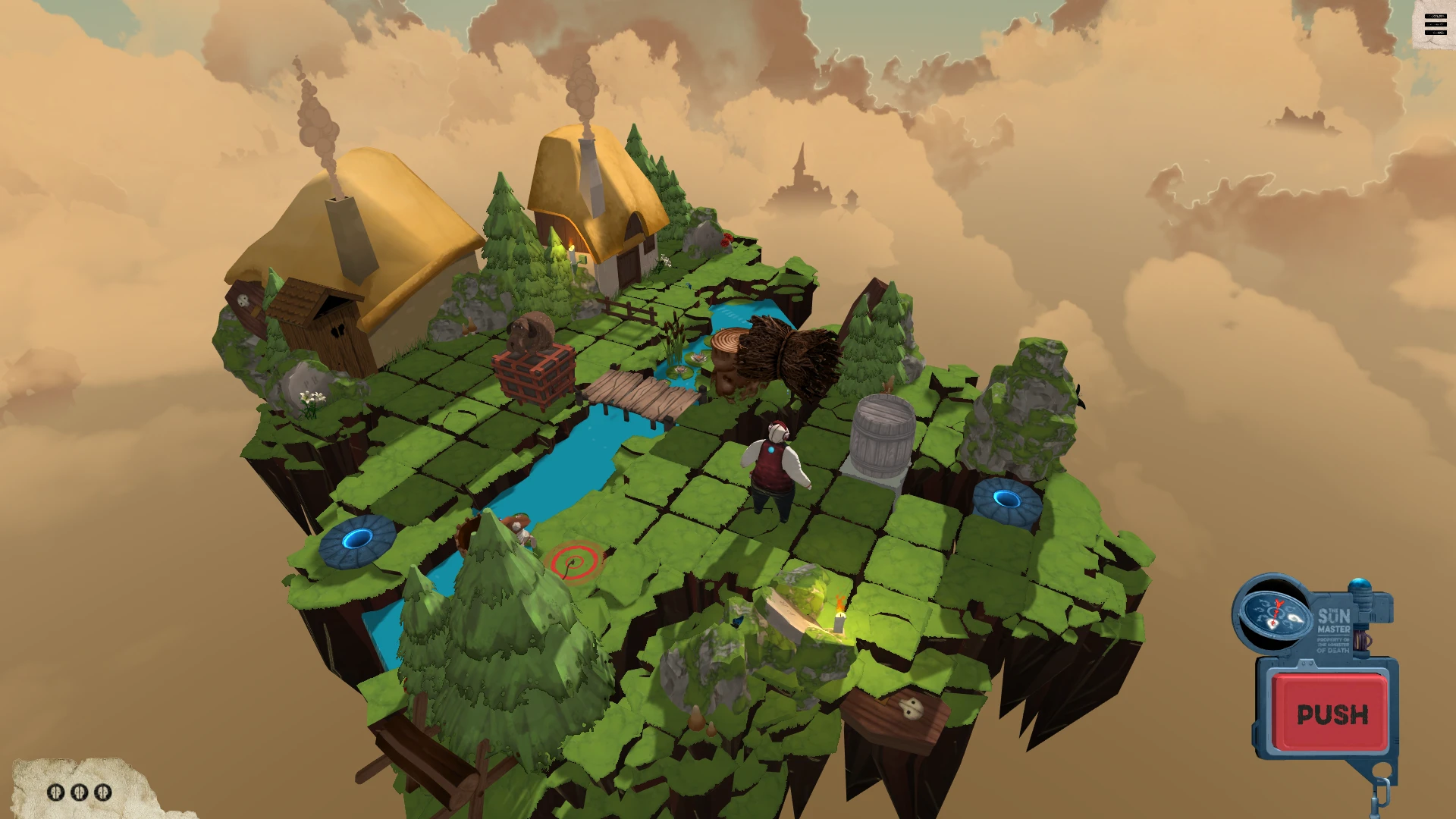Hit the red PUSH button
Image resolution: width=1456 pixels, height=819 pixels.
pyautogui.click(x=1332, y=714)
